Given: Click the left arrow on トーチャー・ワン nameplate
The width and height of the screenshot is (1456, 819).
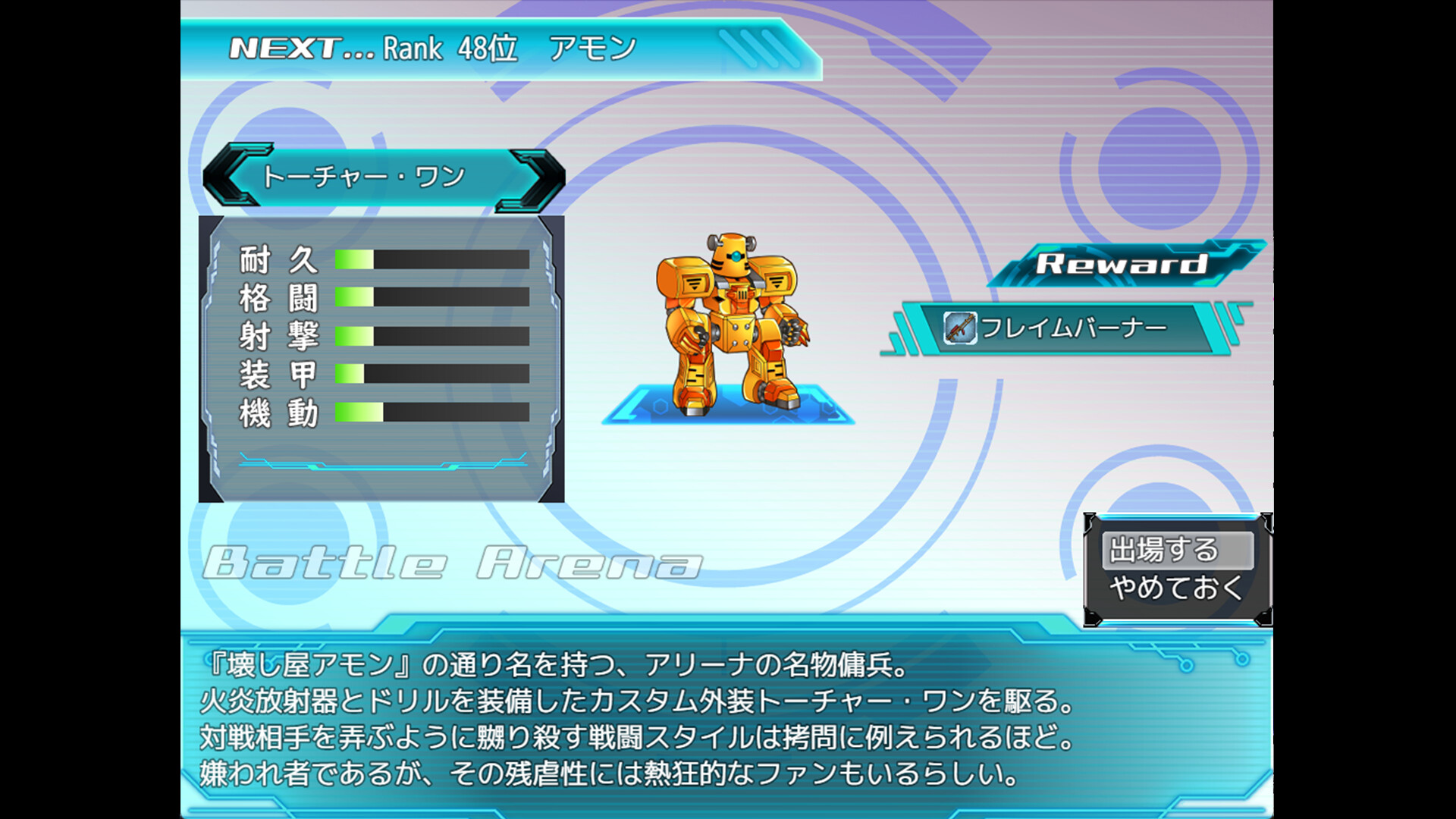Looking at the screenshot, I should (224, 177).
